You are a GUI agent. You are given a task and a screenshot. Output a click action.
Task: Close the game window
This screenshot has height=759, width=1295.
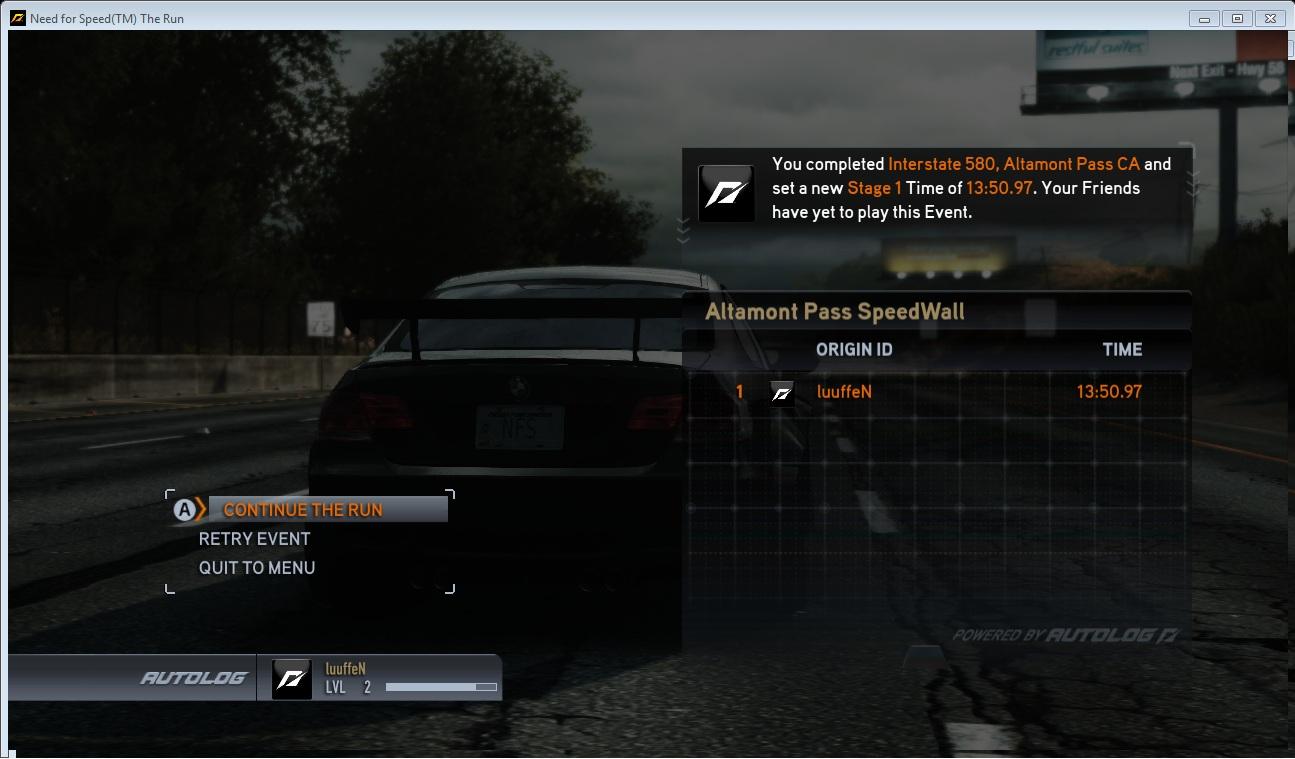coord(1270,18)
